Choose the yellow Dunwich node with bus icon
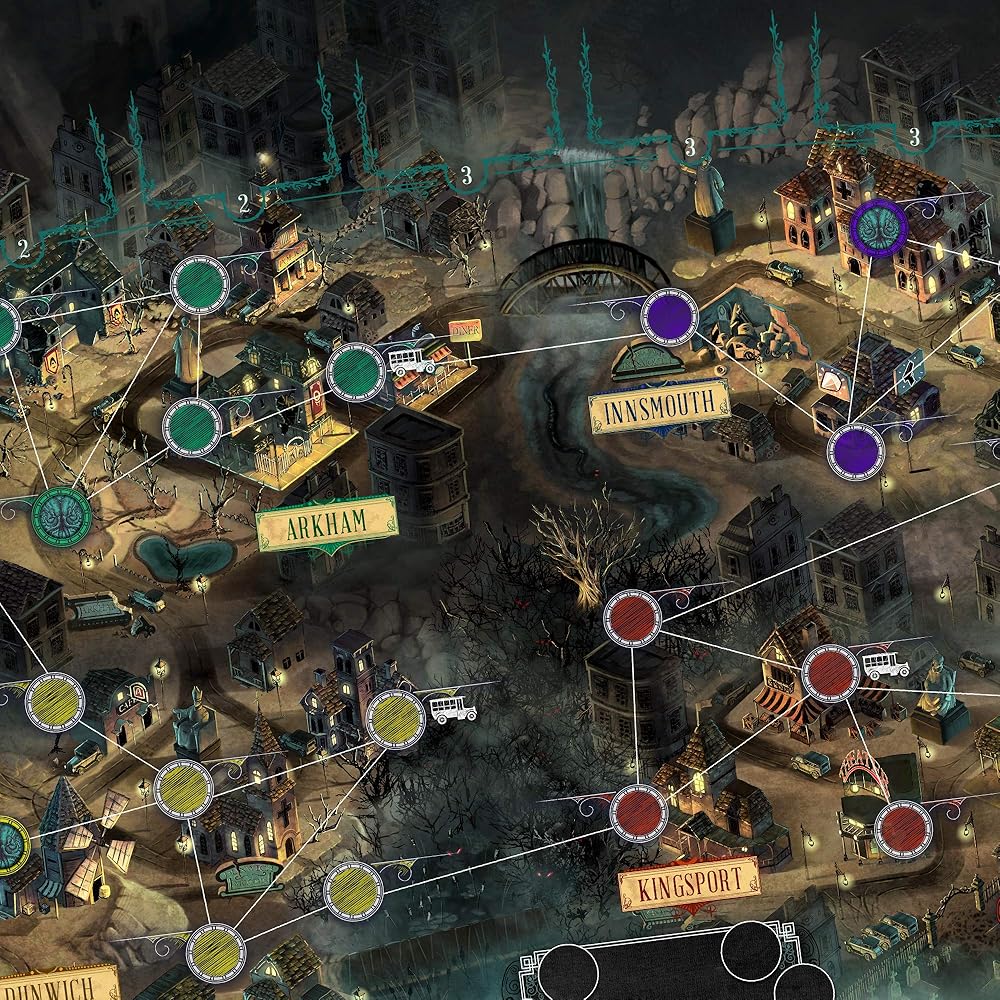The height and width of the screenshot is (1000, 1000). [395, 718]
